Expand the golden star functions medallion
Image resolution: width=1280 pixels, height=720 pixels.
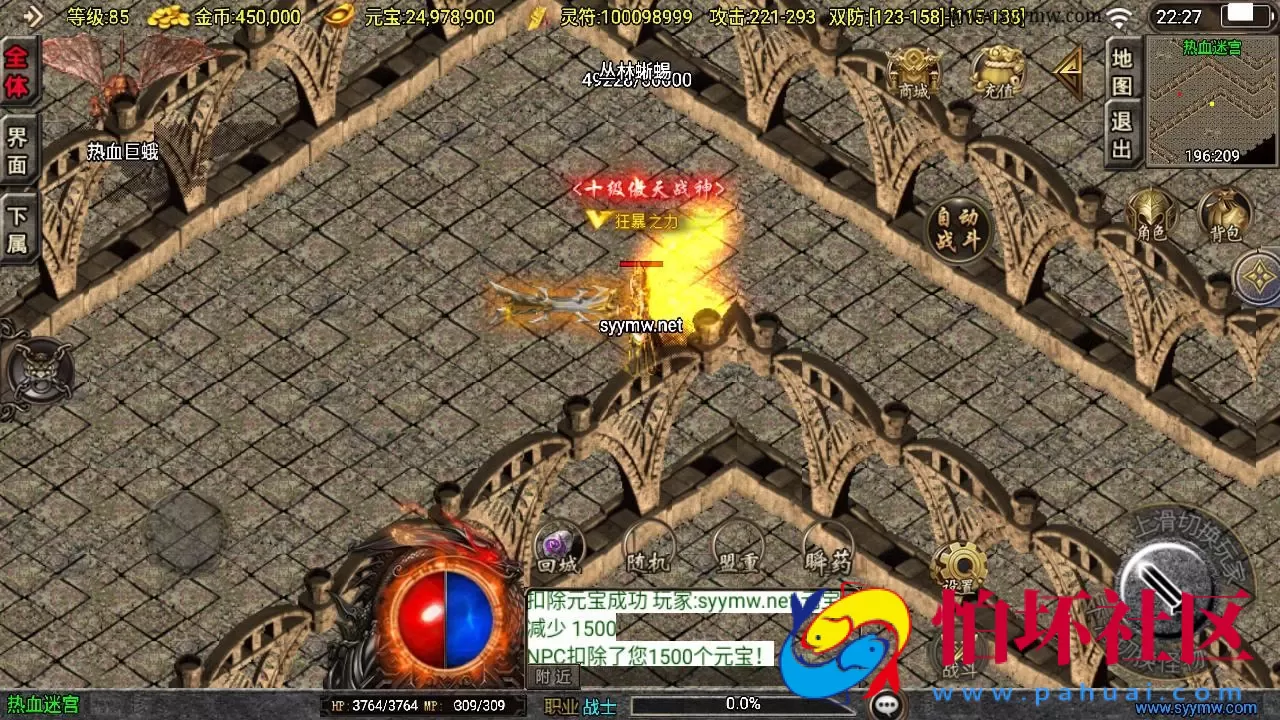coord(1257,275)
